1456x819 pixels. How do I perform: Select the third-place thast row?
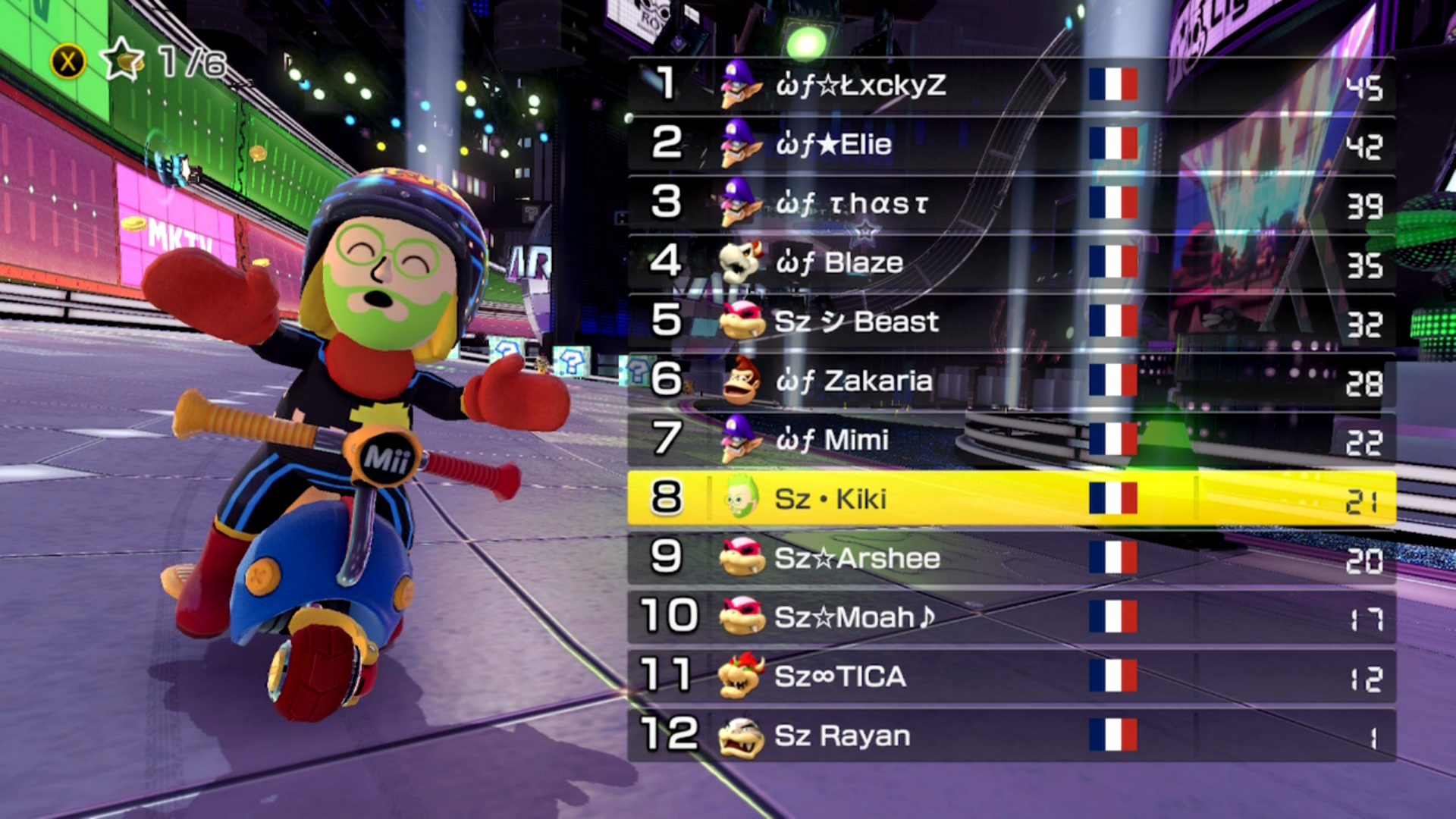[1012, 203]
